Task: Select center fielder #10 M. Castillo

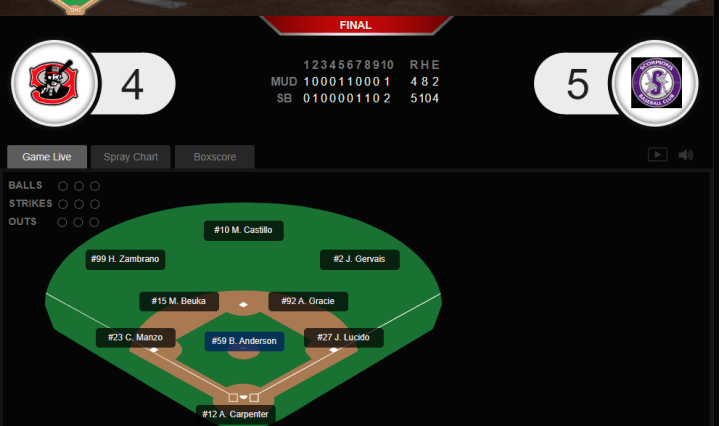Action: [243, 230]
